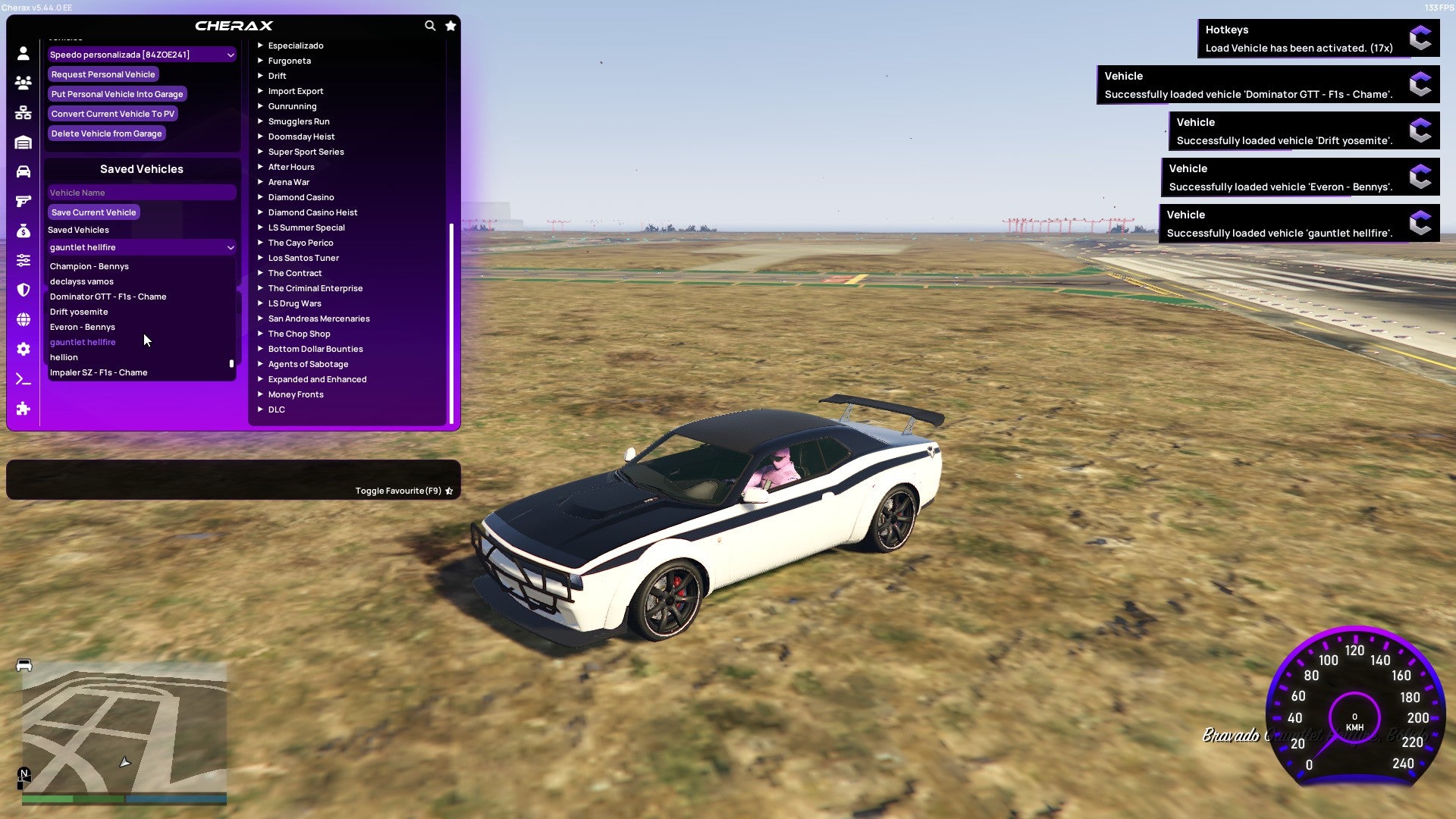1456x819 pixels.
Task: Select 'Drift yosemite' from saved vehicles
Action: coord(78,312)
